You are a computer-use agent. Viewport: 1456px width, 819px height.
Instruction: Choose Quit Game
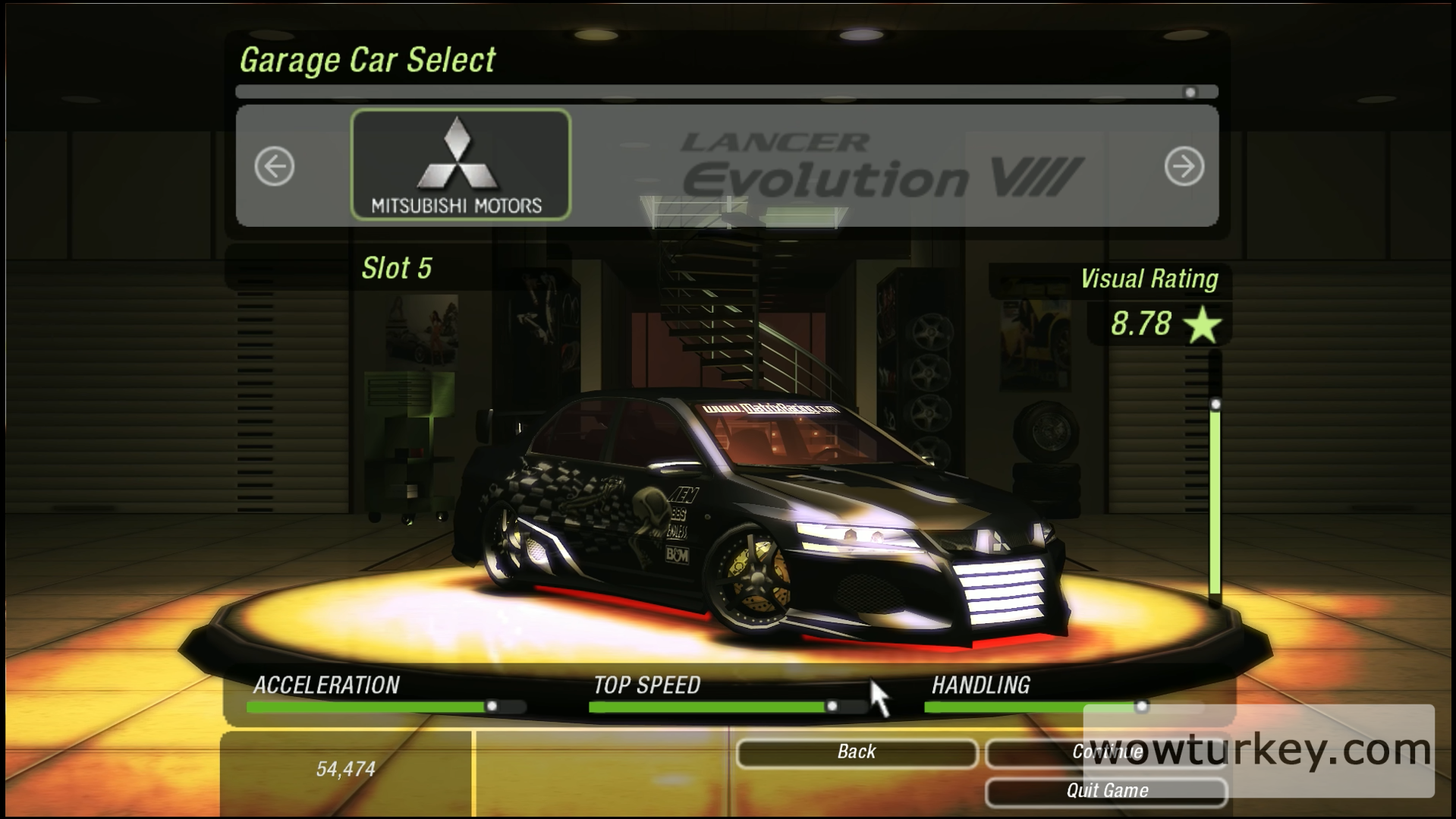click(1105, 791)
